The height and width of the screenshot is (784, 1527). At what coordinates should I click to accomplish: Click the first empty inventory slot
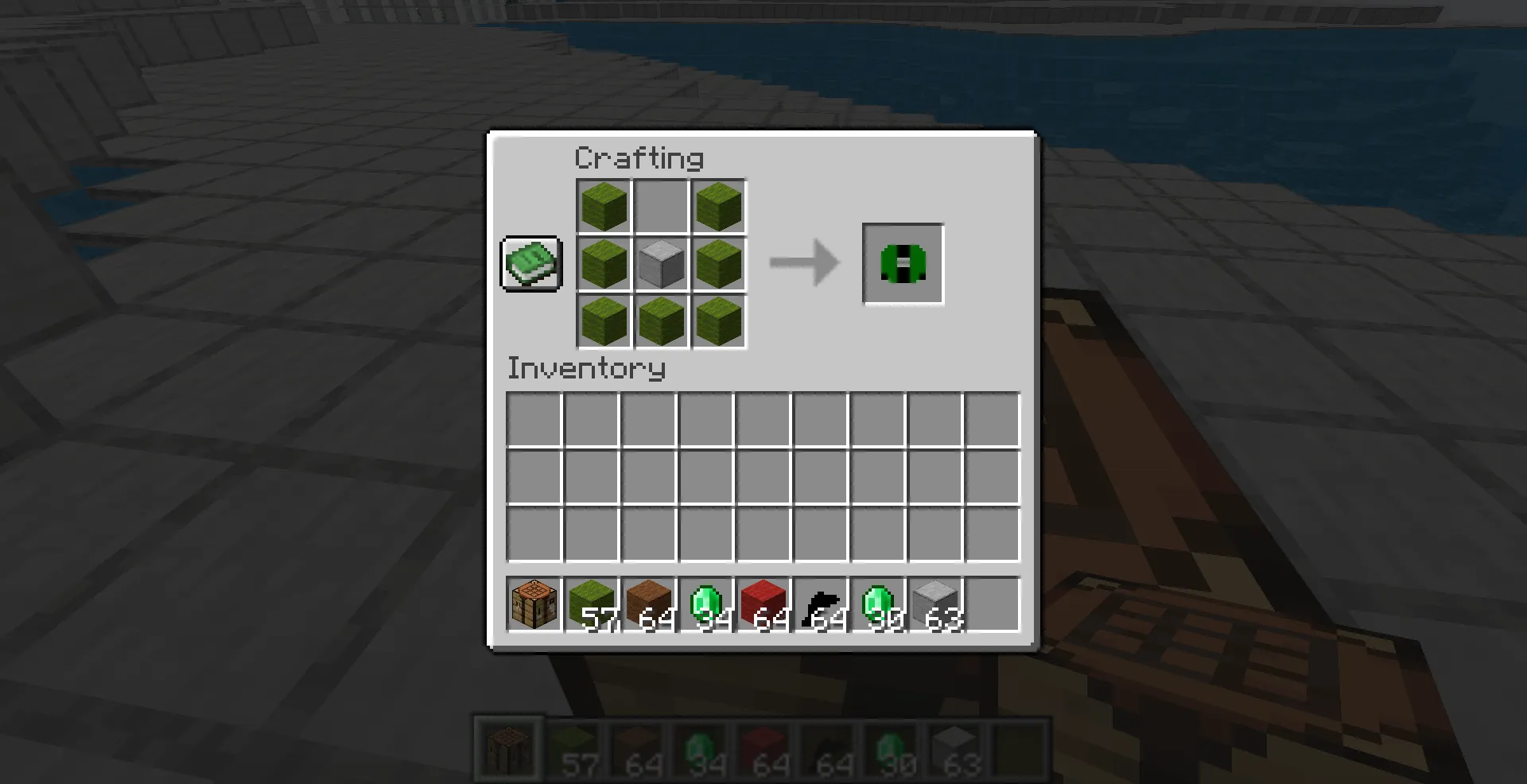[534, 421]
